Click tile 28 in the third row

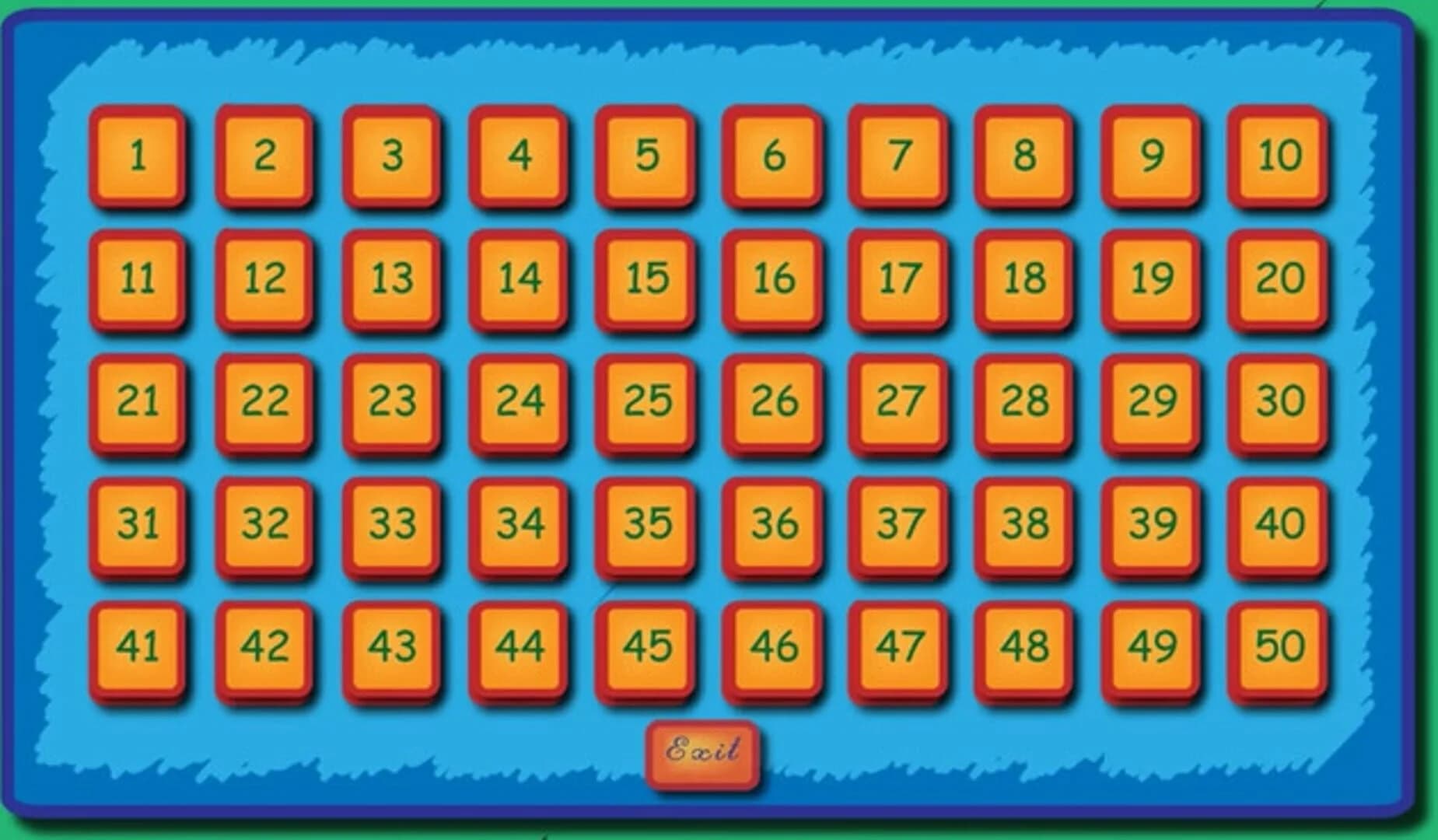coord(1024,400)
